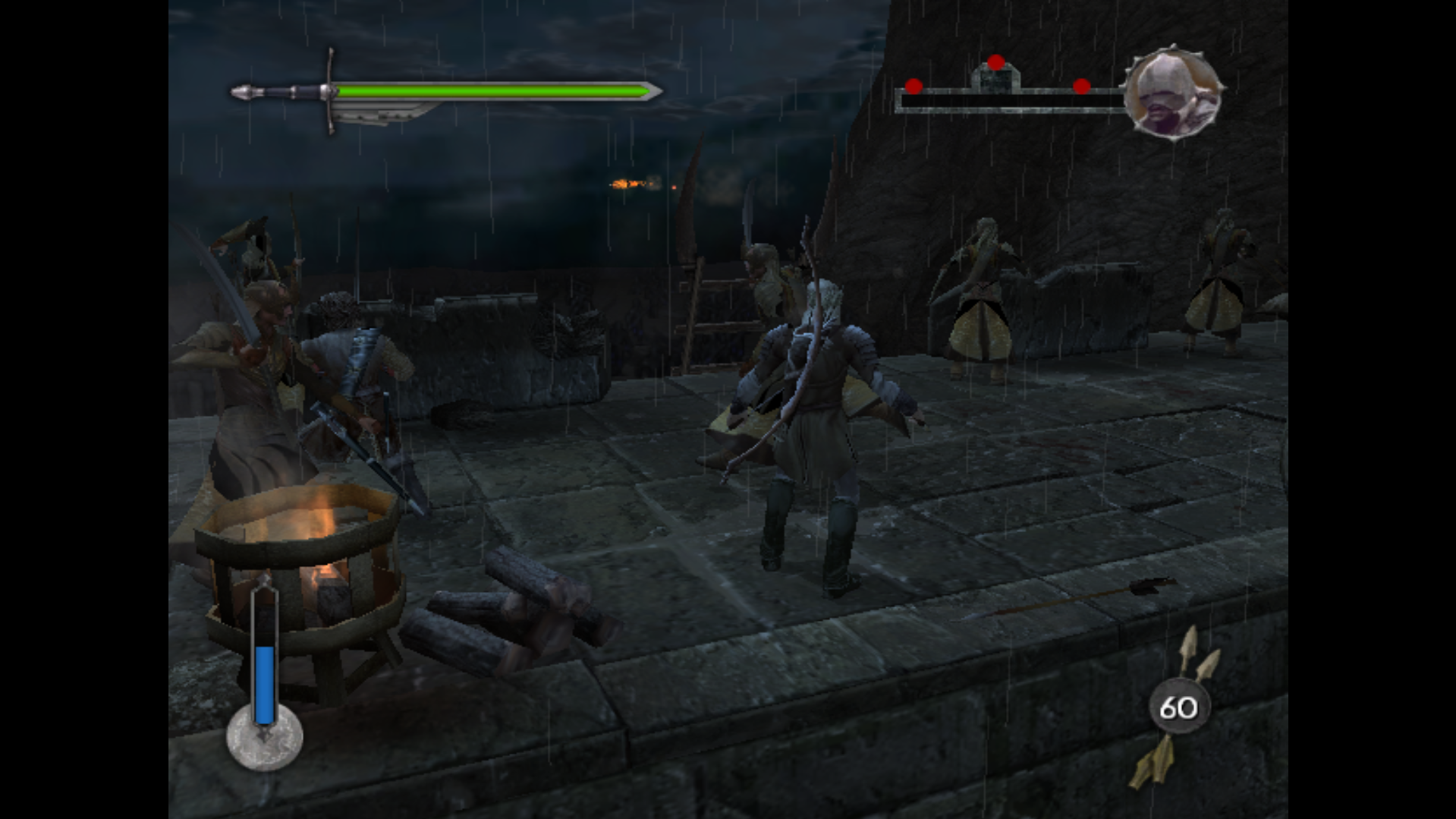Click the hooded character portrait medallion

point(1172,93)
